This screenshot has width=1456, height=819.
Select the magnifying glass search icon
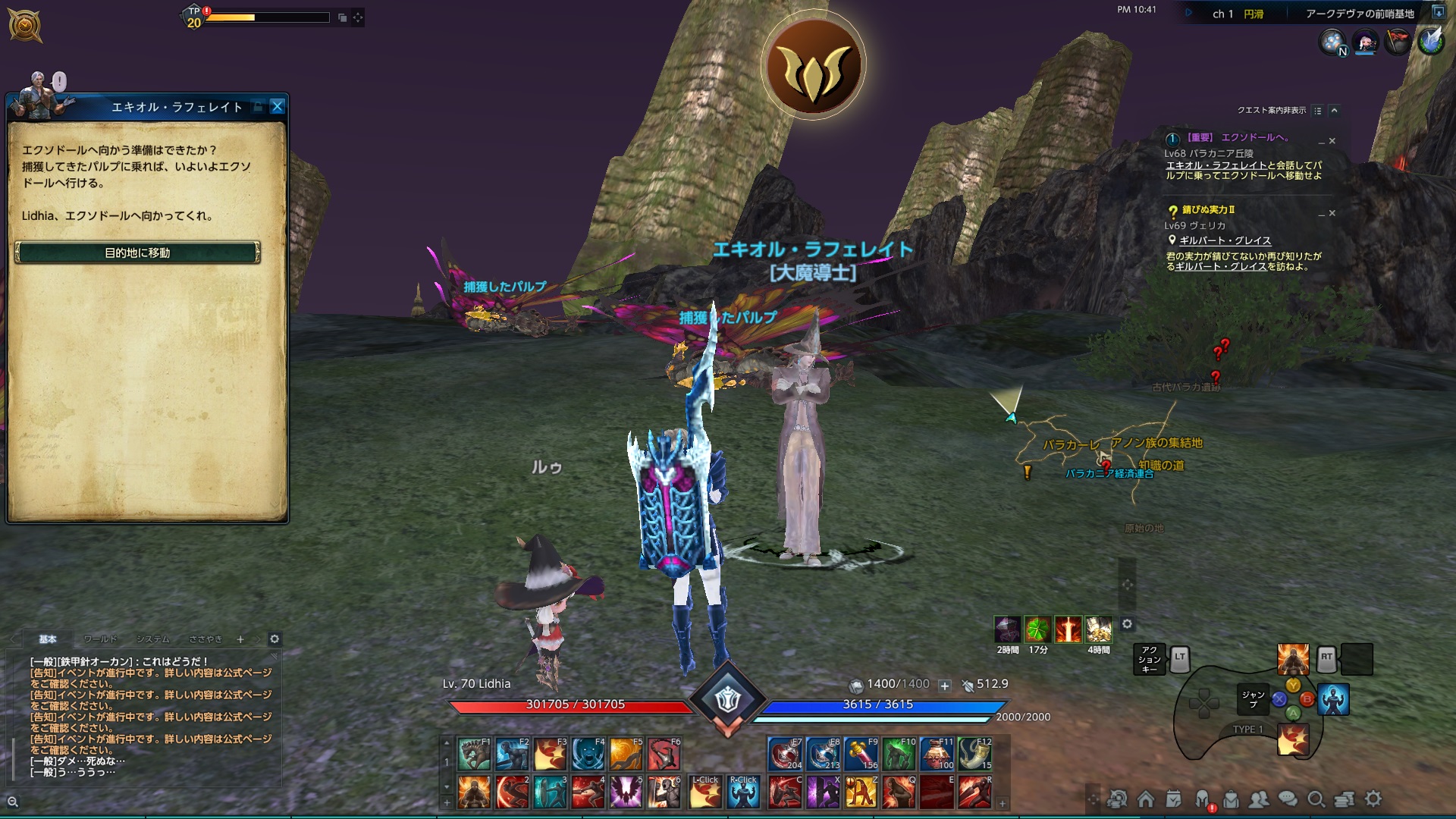[1316, 799]
